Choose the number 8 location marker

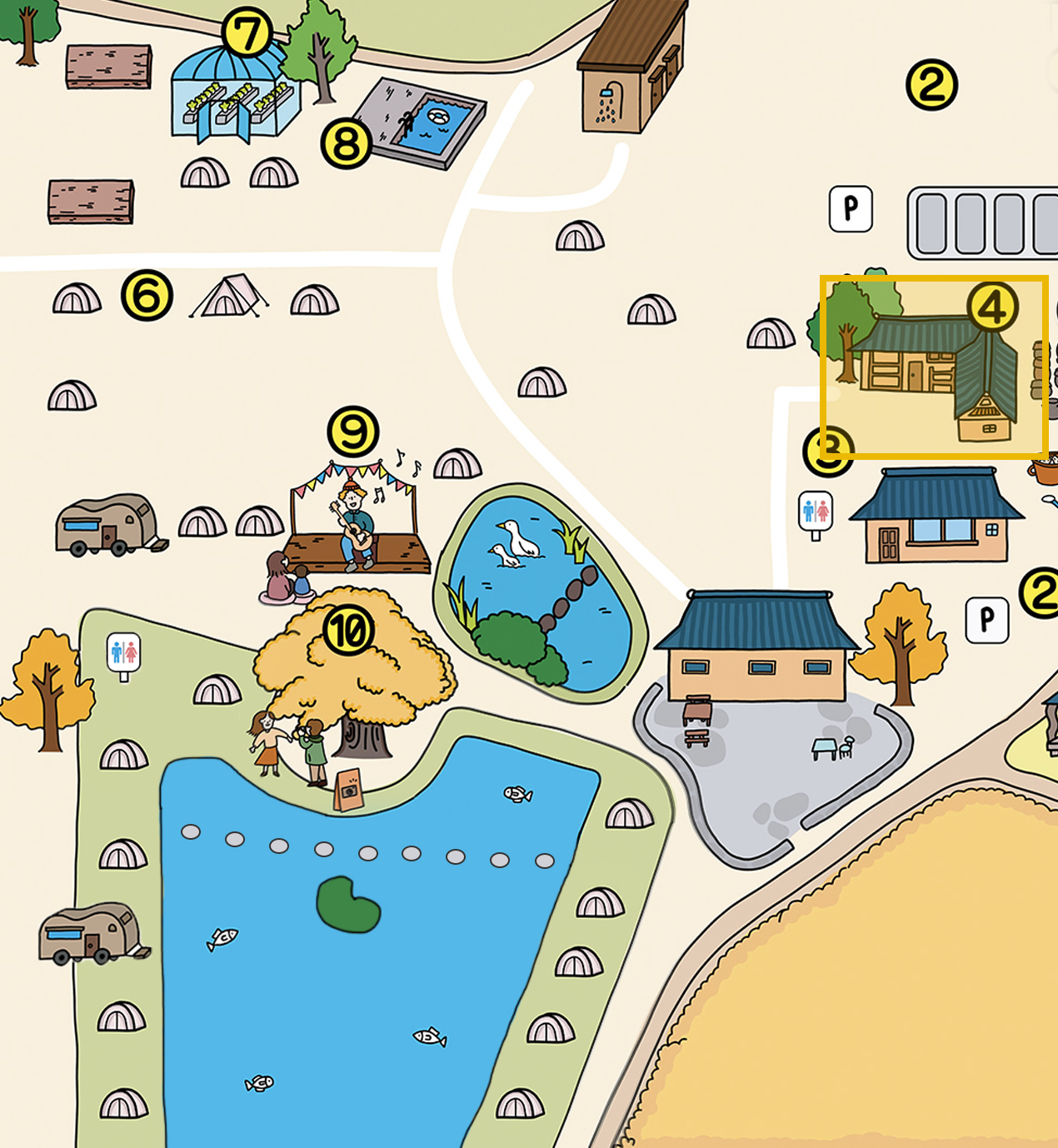[x=347, y=143]
